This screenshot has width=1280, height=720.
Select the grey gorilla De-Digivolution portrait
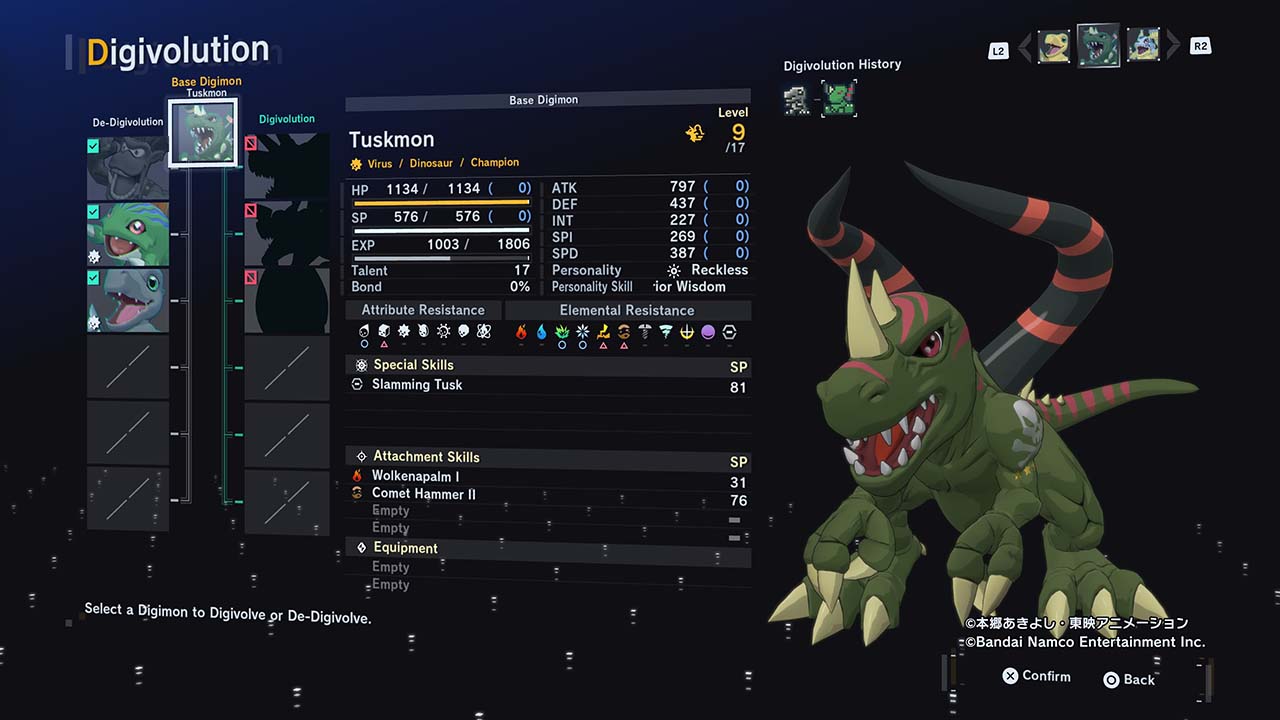(x=127, y=168)
